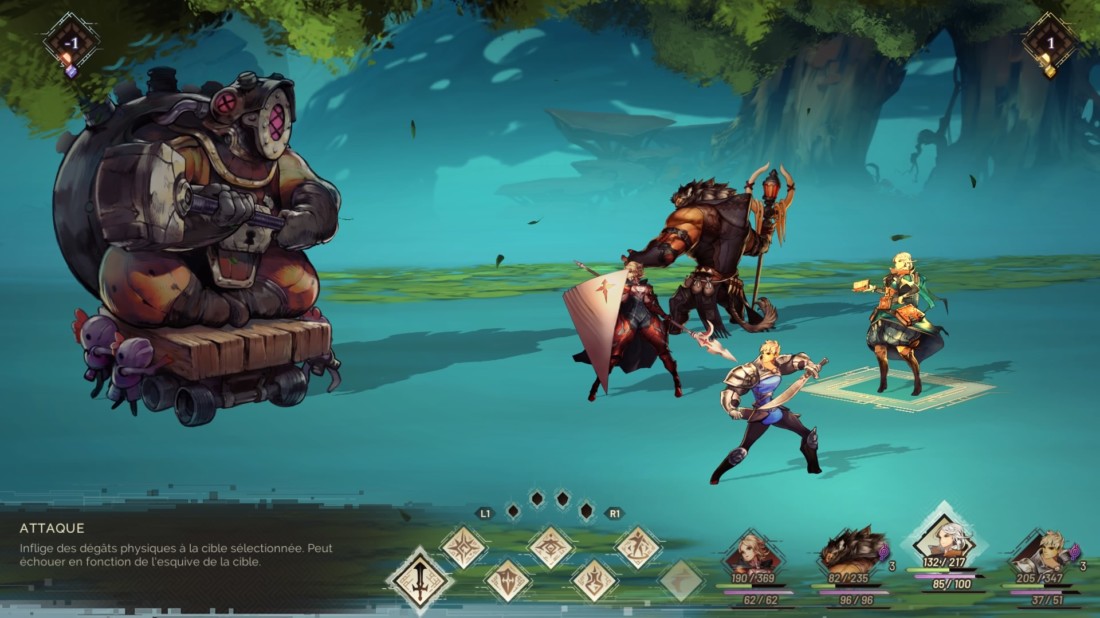Select the shield defense command icon
This screenshot has width=1100, height=618.
point(508,580)
